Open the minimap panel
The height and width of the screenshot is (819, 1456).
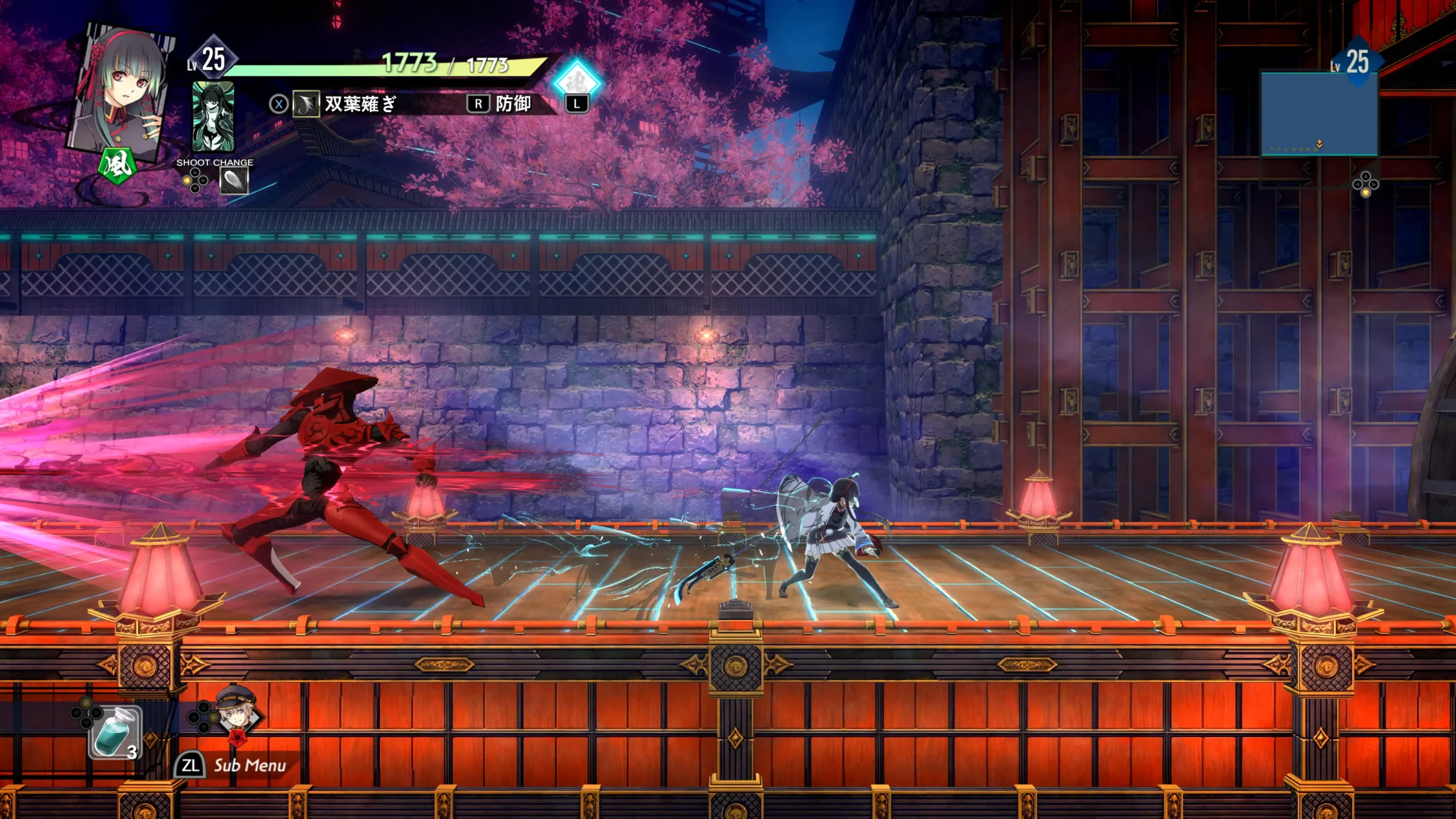tap(1319, 114)
